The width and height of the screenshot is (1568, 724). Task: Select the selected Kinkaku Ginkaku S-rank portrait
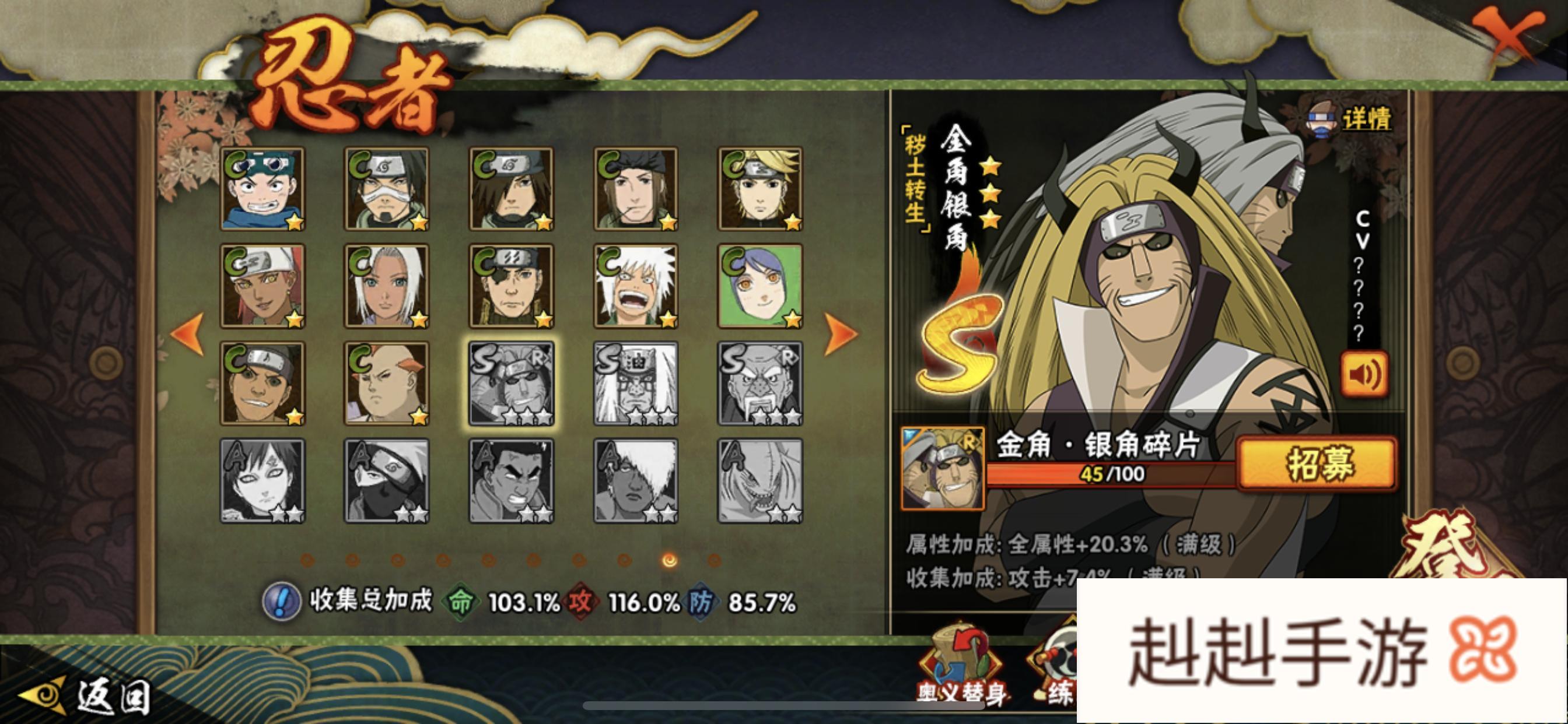tap(512, 384)
